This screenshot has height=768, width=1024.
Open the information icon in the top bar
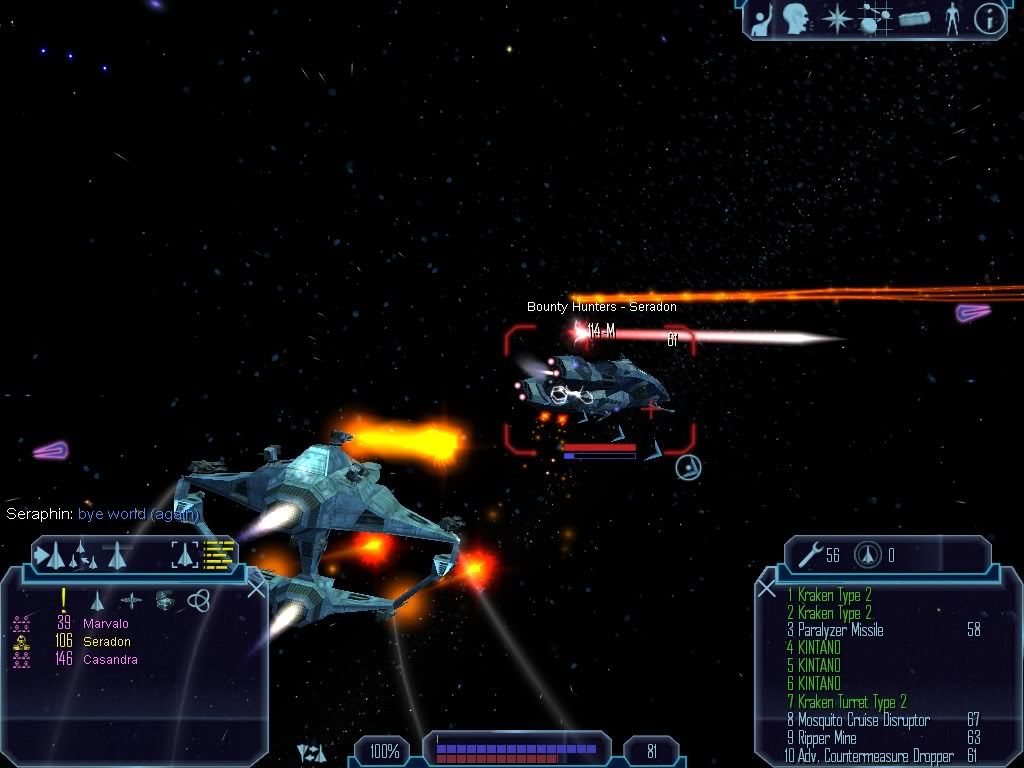(x=989, y=19)
